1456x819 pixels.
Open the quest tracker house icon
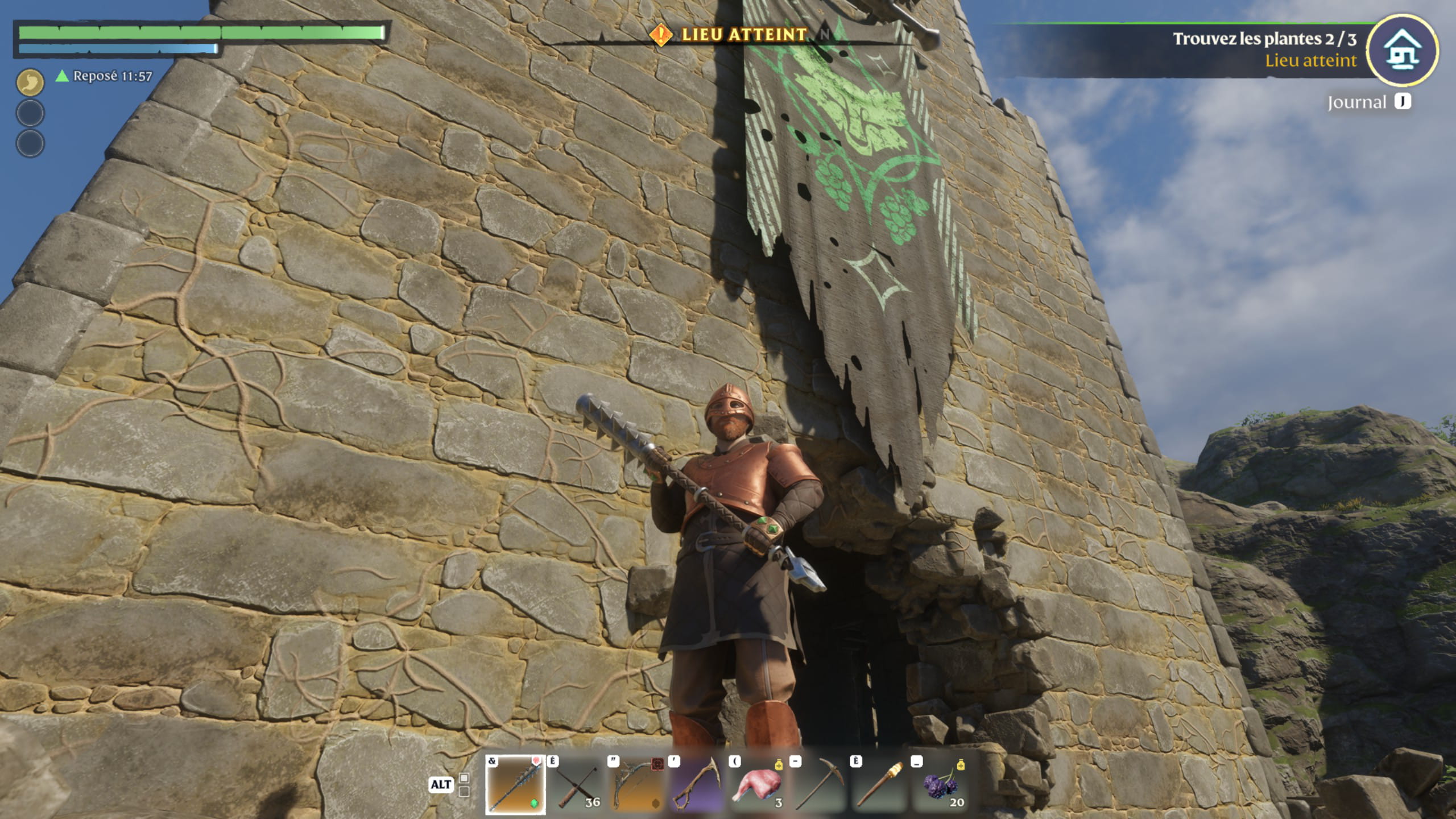(1403, 50)
